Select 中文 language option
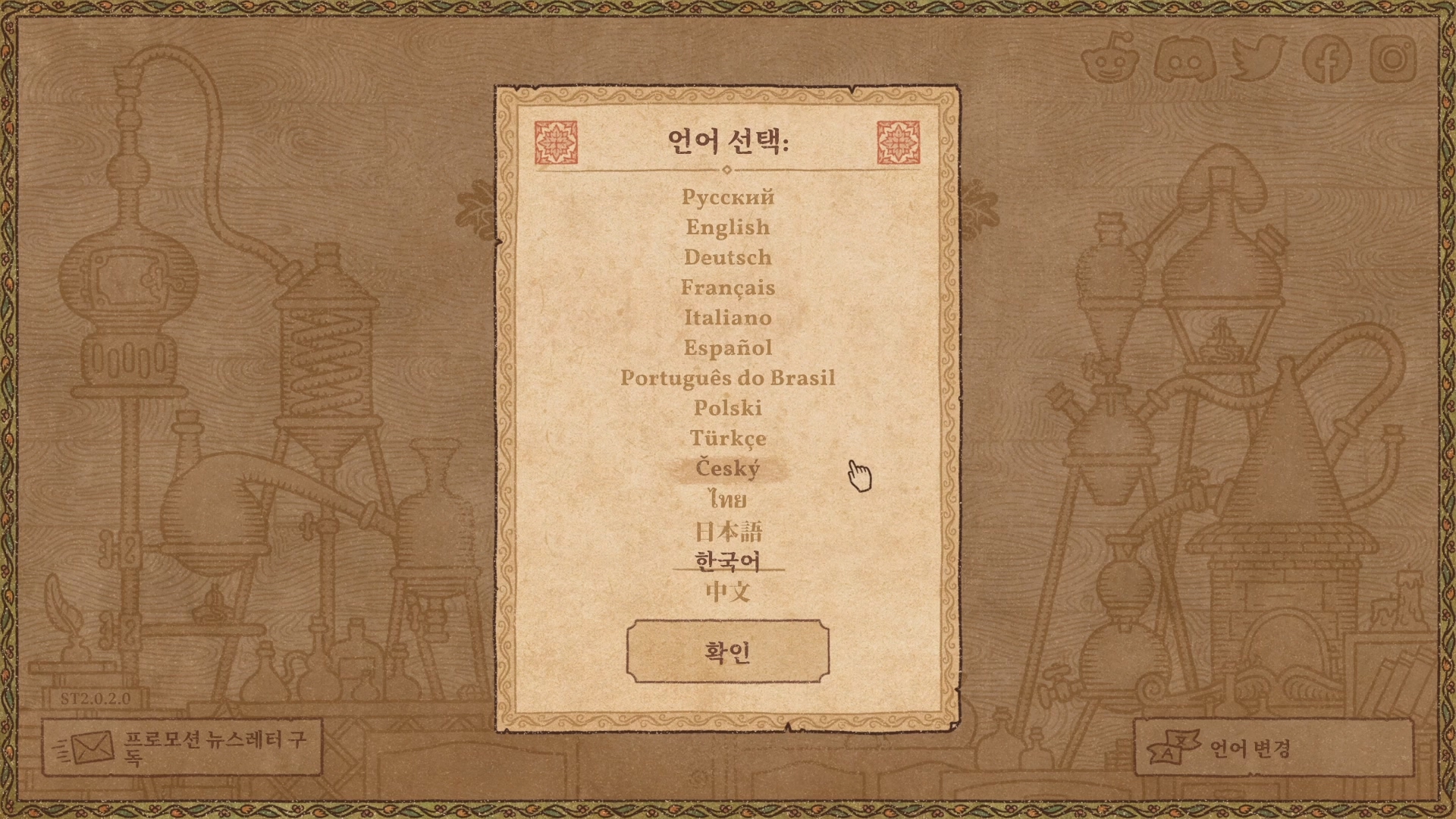The width and height of the screenshot is (1456, 819). click(727, 591)
